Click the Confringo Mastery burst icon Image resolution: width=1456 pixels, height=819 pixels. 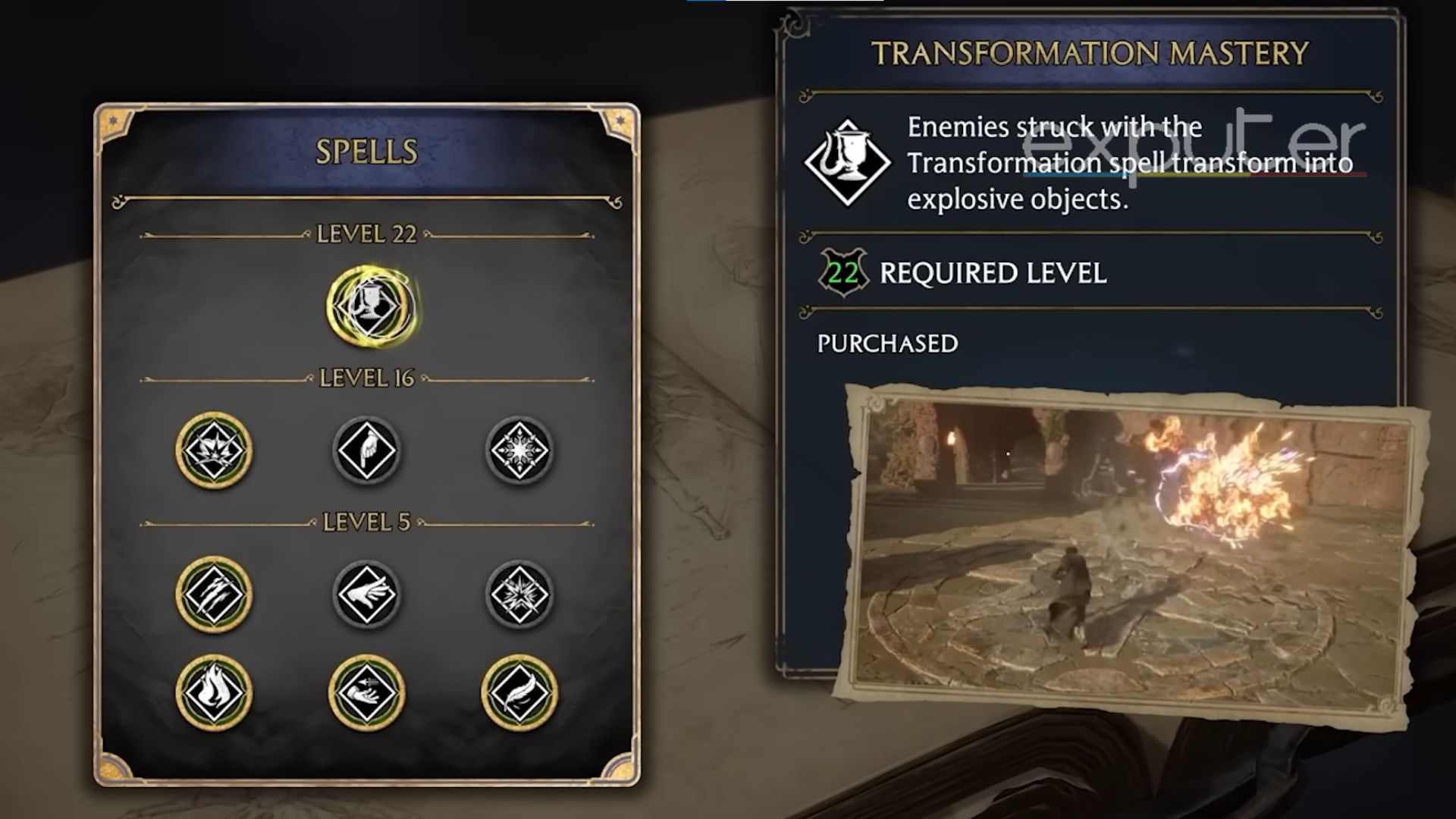click(519, 595)
